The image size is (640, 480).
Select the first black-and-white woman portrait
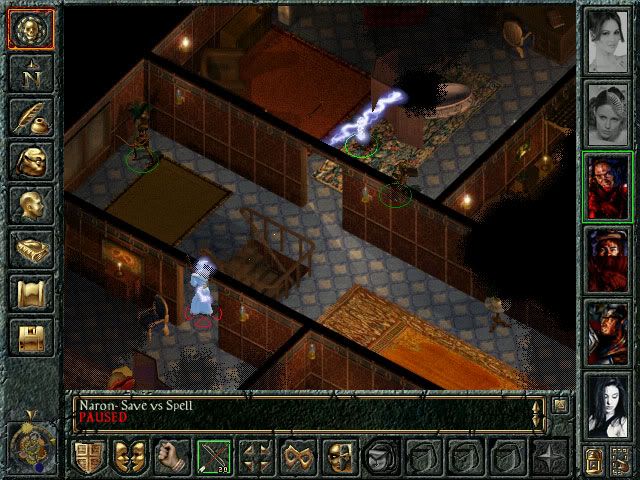(x=607, y=41)
